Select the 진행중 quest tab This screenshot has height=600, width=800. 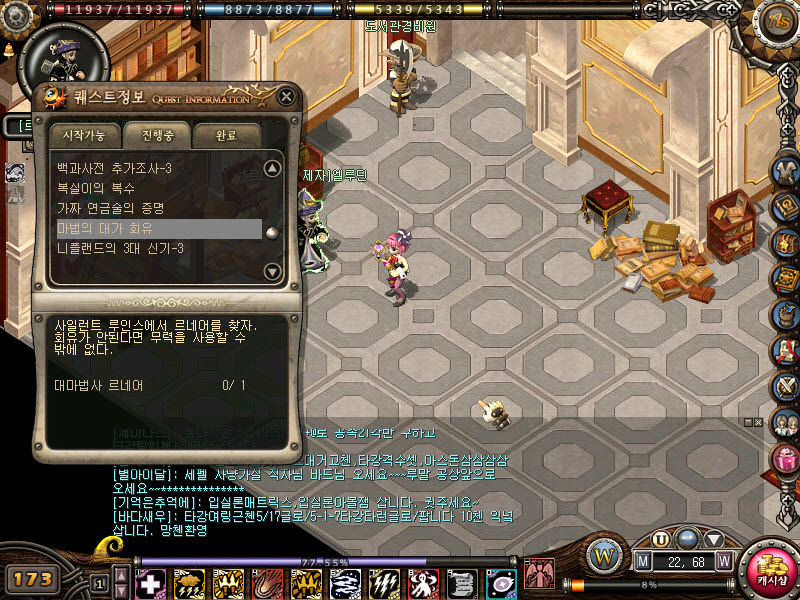tap(156, 134)
